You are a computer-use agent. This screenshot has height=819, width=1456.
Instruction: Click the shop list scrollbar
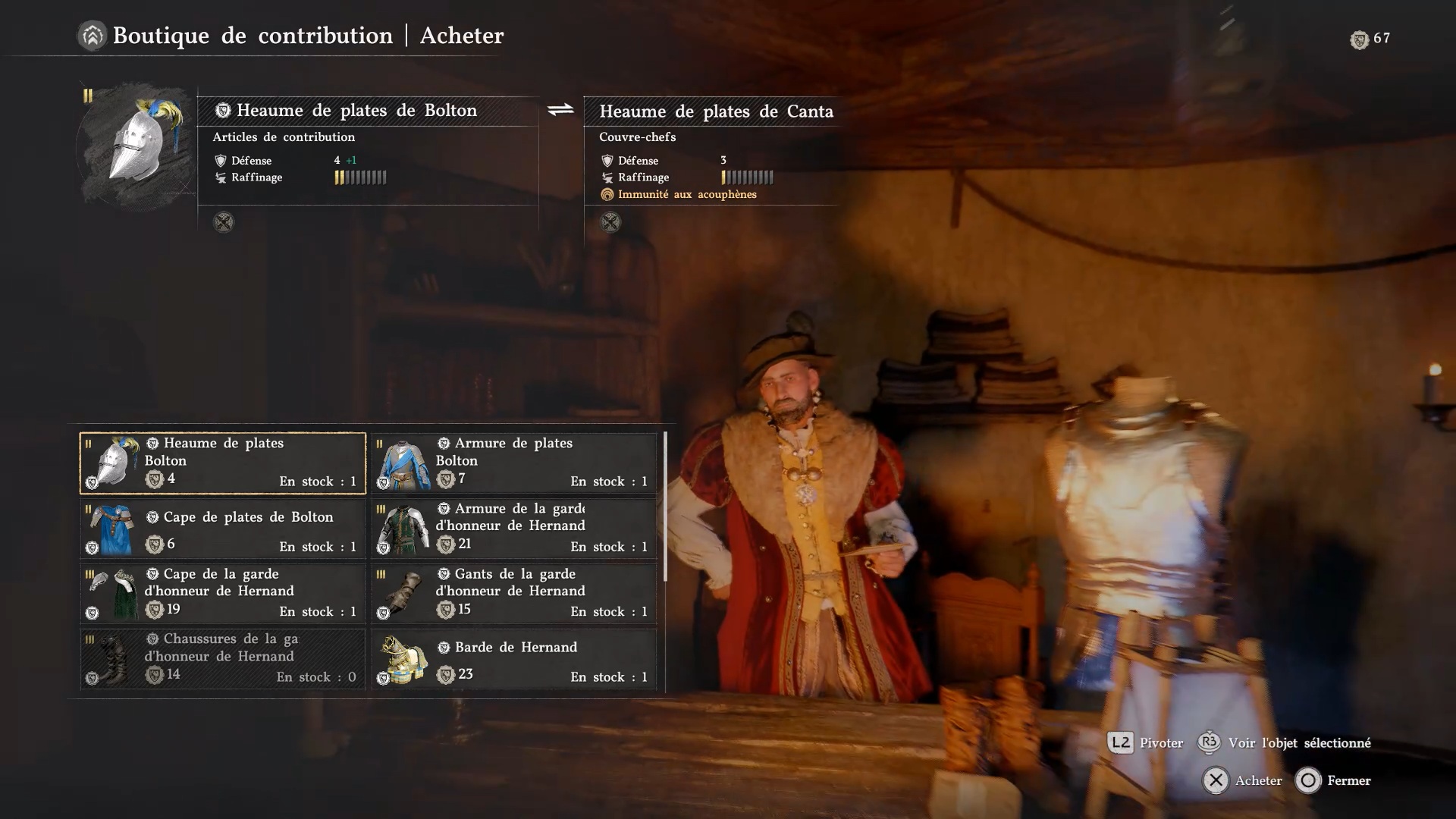tap(665, 507)
